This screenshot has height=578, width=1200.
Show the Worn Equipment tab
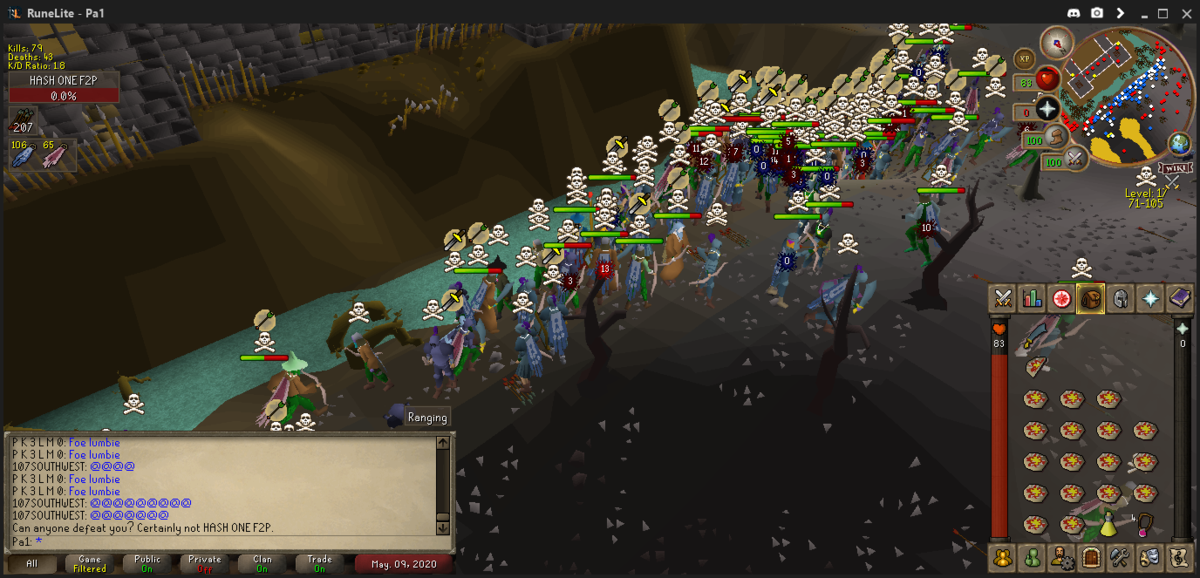1120,299
